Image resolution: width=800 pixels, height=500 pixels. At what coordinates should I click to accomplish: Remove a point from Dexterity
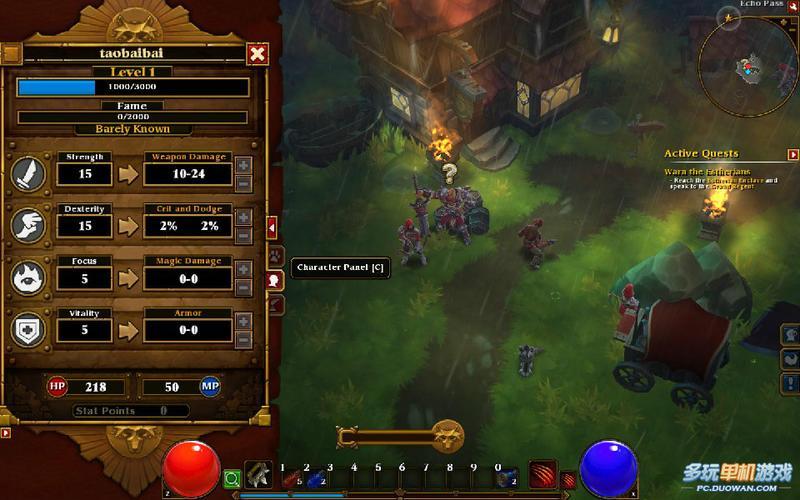(244, 235)
